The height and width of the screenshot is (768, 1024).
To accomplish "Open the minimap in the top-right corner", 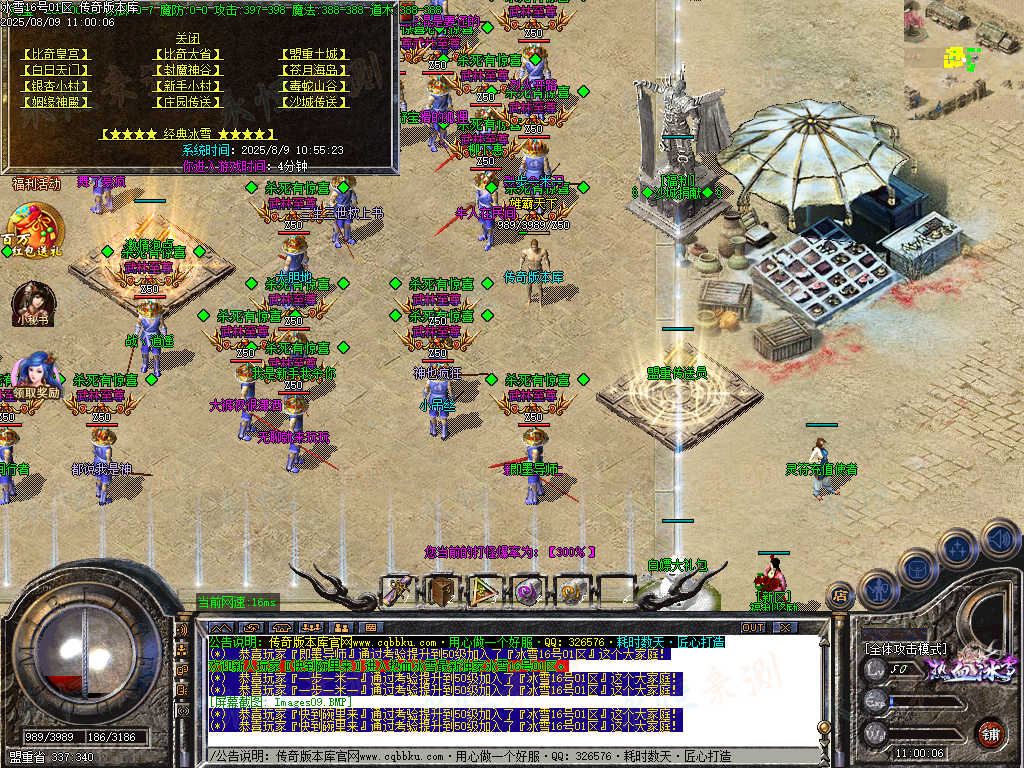I will tap(963, 40).
